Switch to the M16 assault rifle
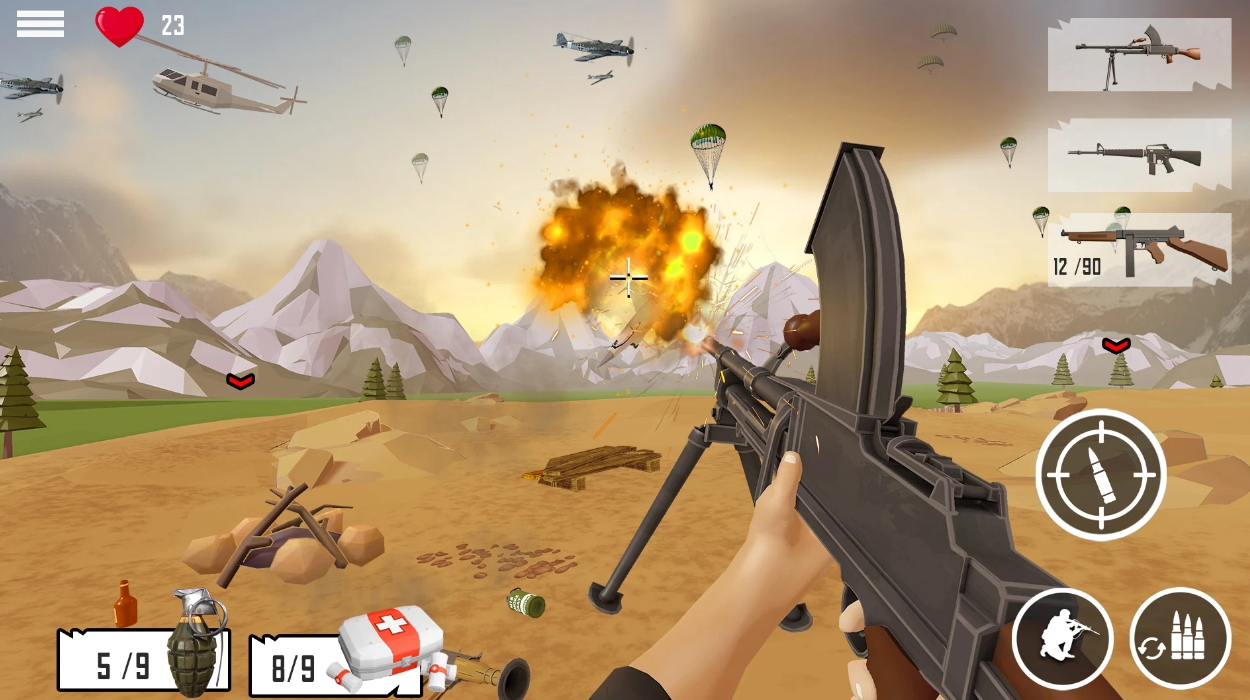The image size is (1250, 700). pos(1139,155)
